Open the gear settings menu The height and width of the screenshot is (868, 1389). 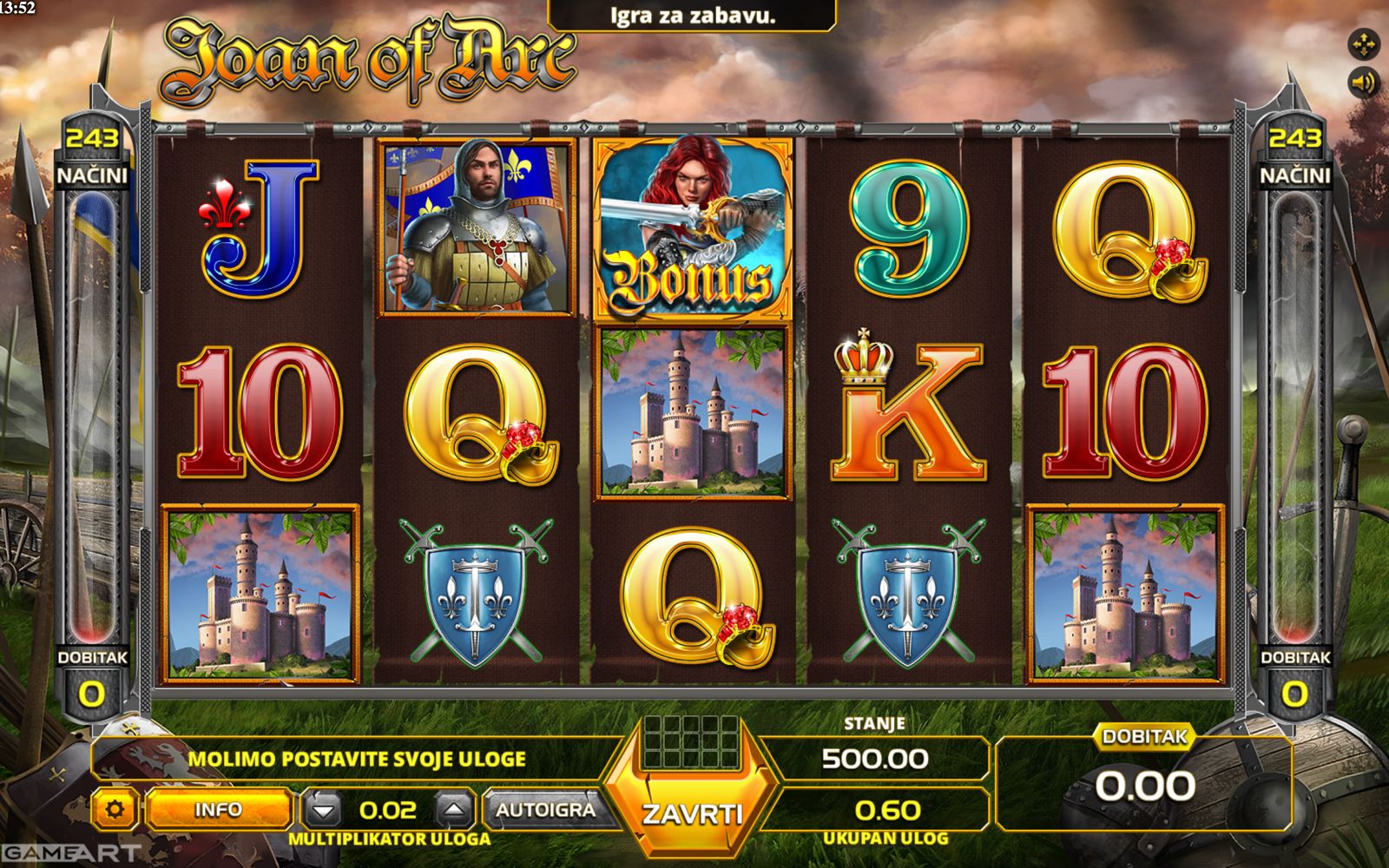point(115,810)
